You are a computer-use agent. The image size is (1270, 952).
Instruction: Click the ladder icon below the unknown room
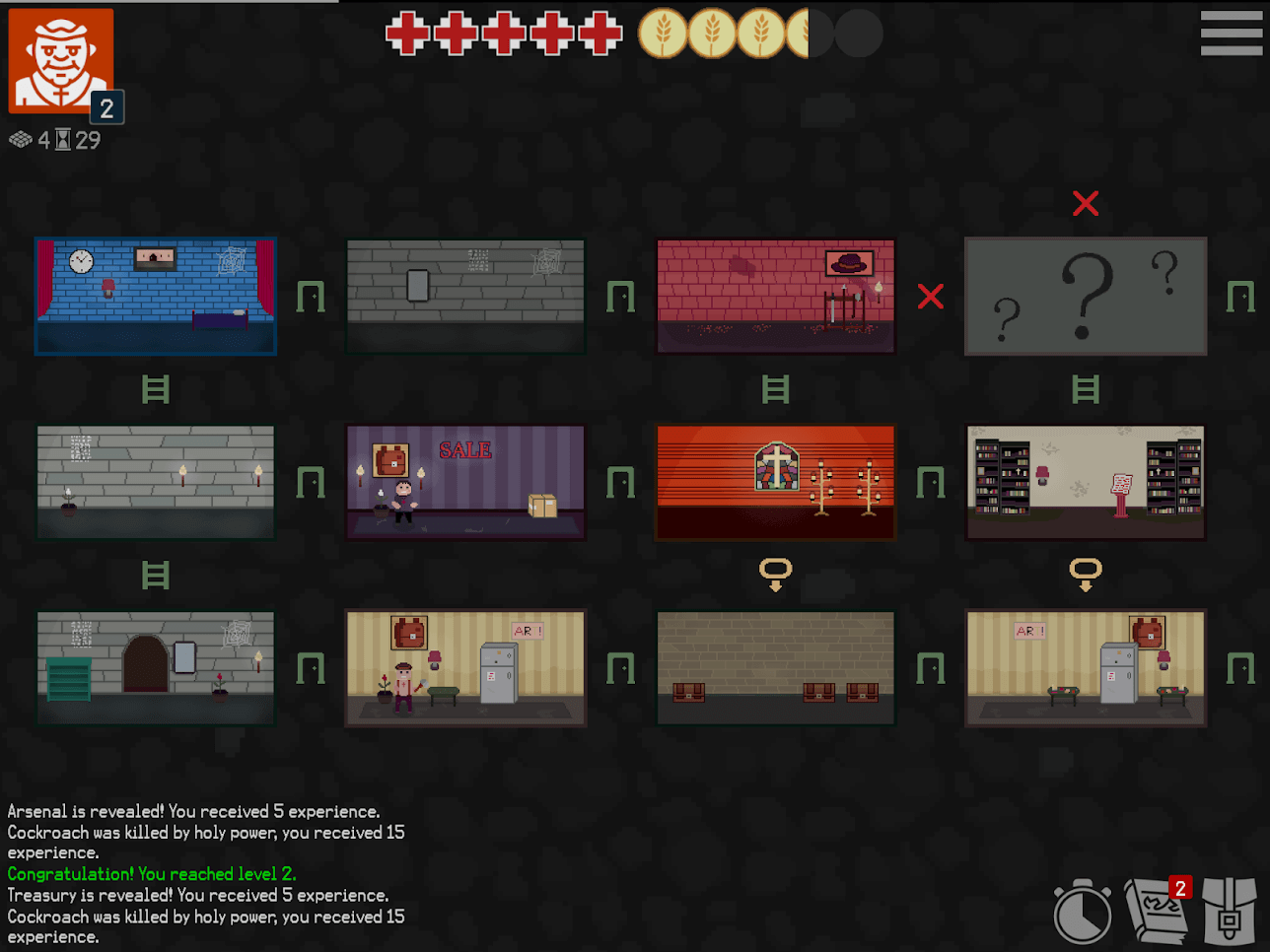point(1086,388)
